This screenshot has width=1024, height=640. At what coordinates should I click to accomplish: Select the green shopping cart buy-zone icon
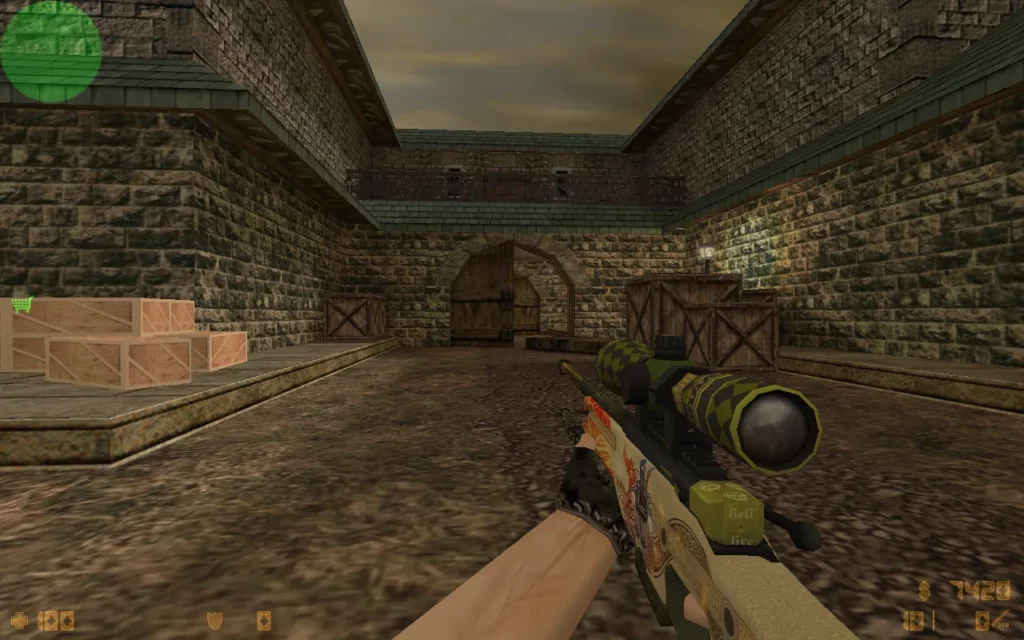pyautogui.click(x=22, y=304)
